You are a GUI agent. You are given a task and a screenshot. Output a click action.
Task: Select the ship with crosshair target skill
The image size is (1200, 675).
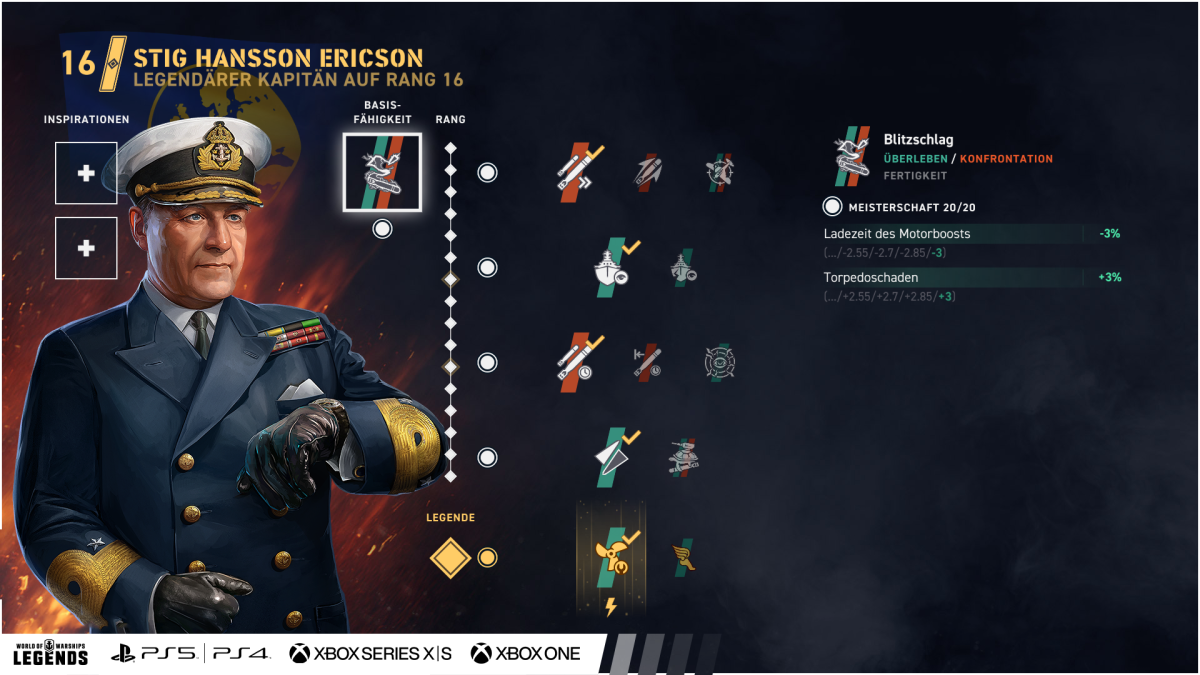(x=719, y=171)
